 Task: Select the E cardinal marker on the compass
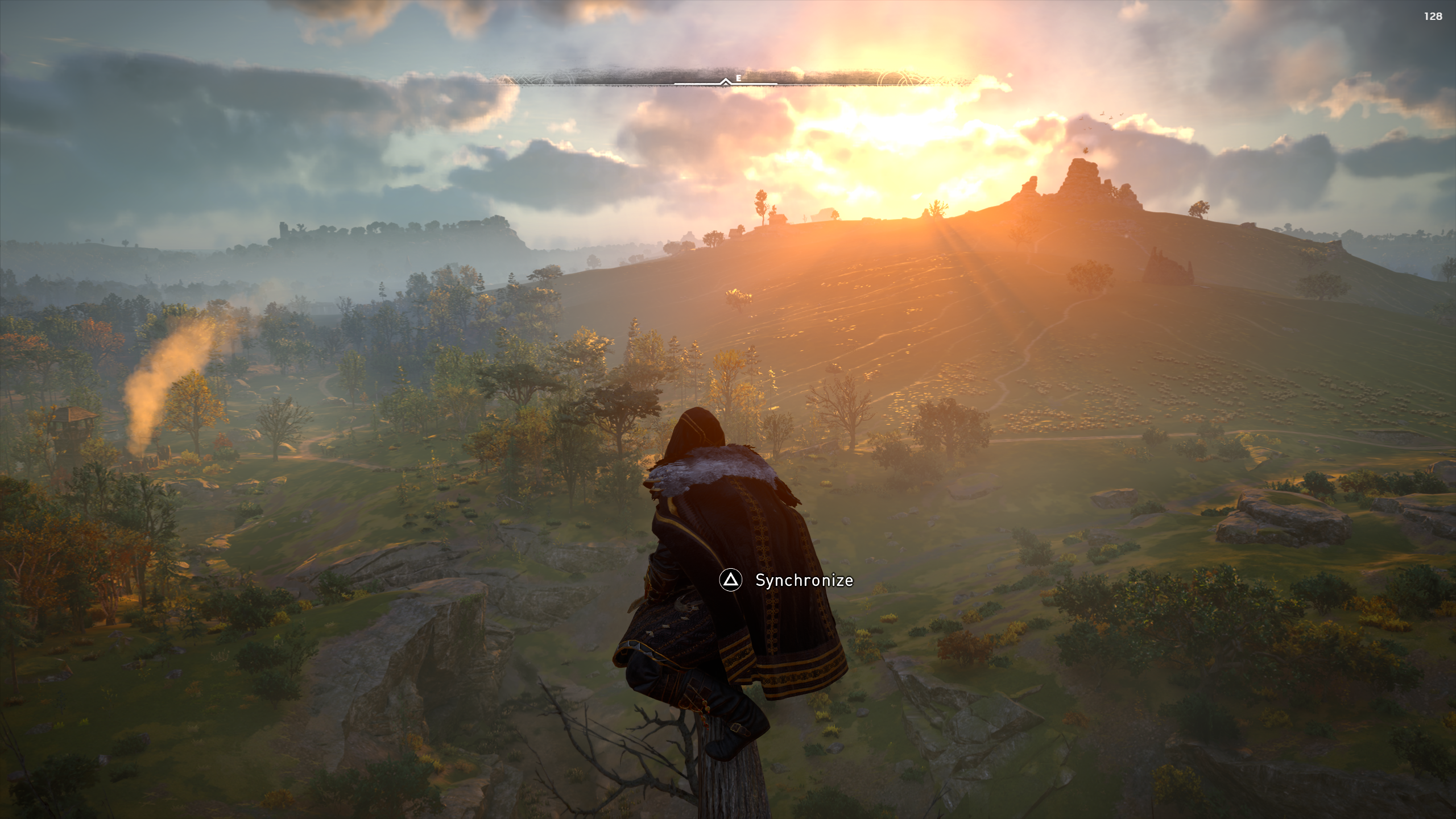coord(738,78)
